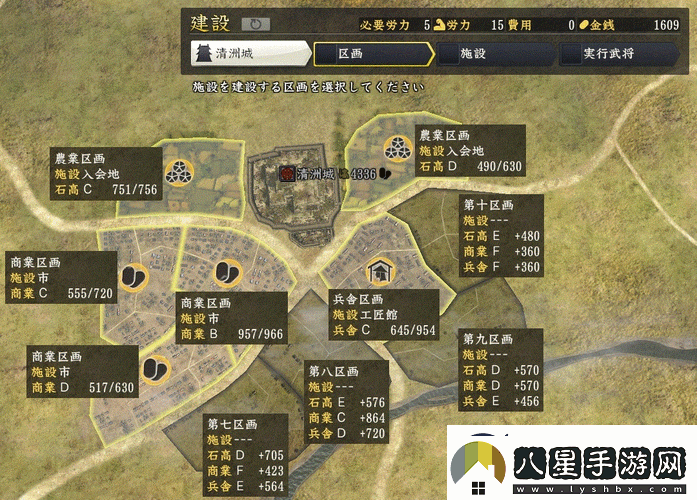Pick the empty 第十区画 plot panel
The height and width of the screenshot is (500, 697).
pos(502,235)
